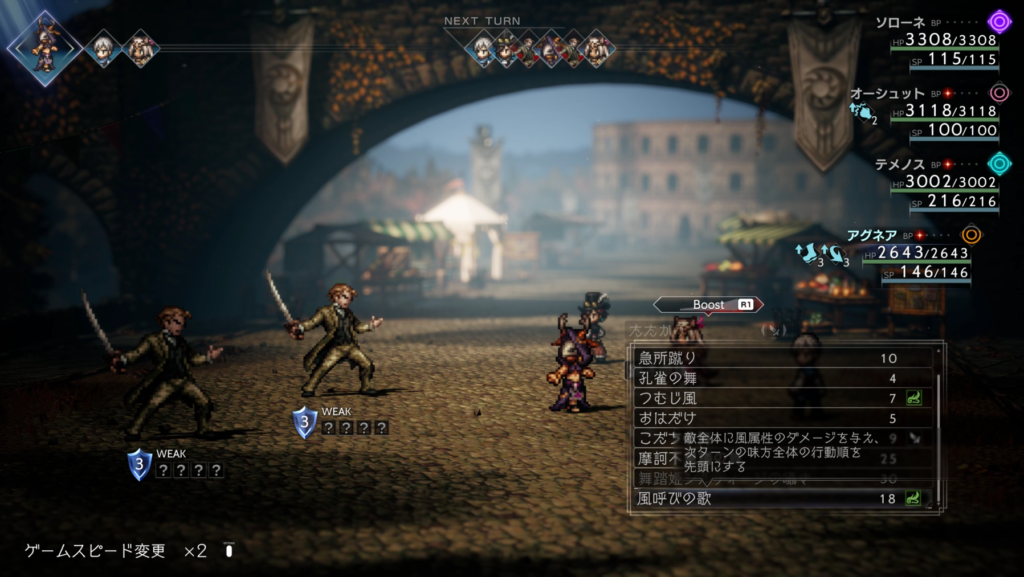Target the right swordsman's WEAK shield indicator
Image resolution: width=1024 pixels, height=577 pixels.
(305, 421)
